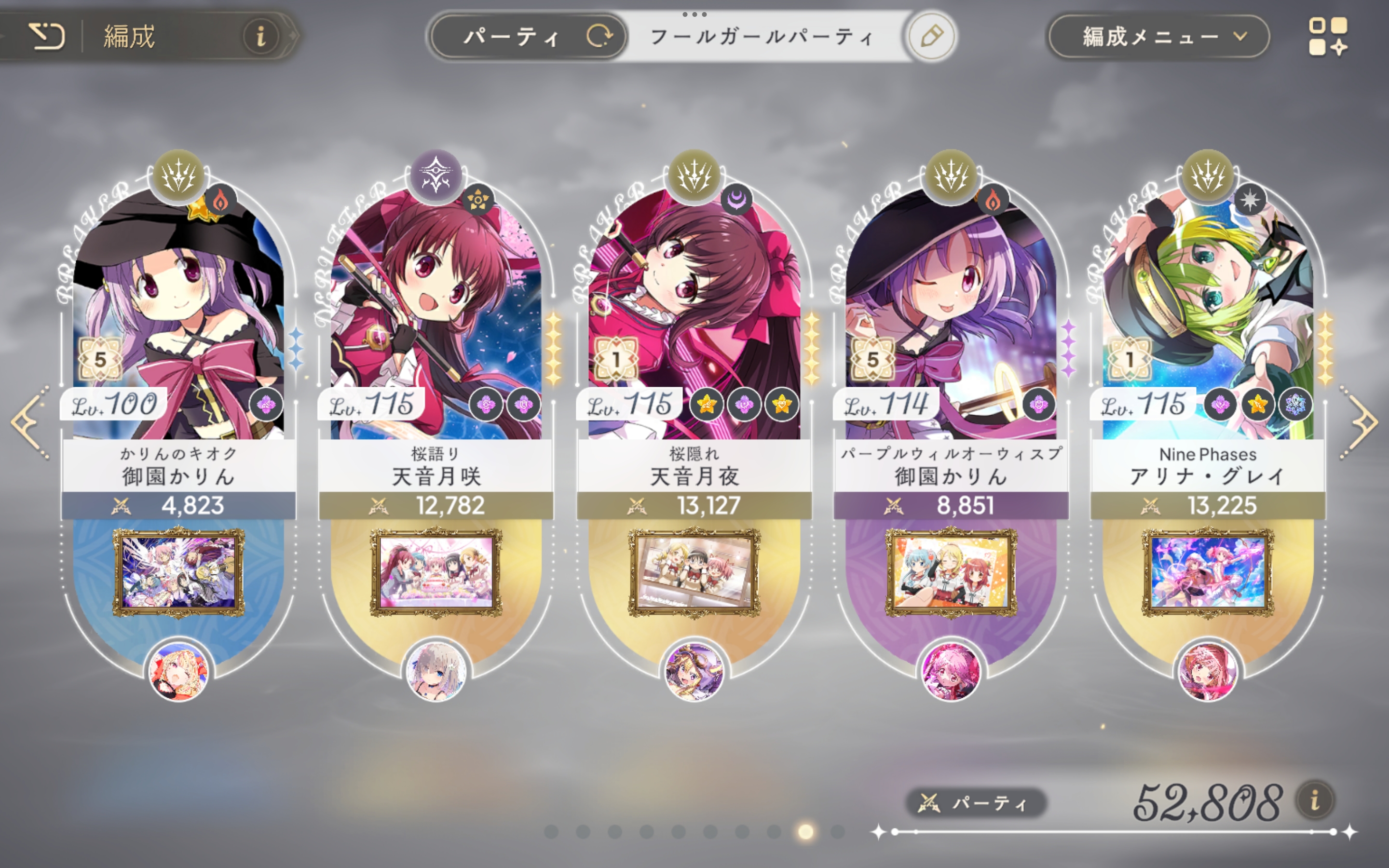Show party power details info button

(x=1314, y=800)
